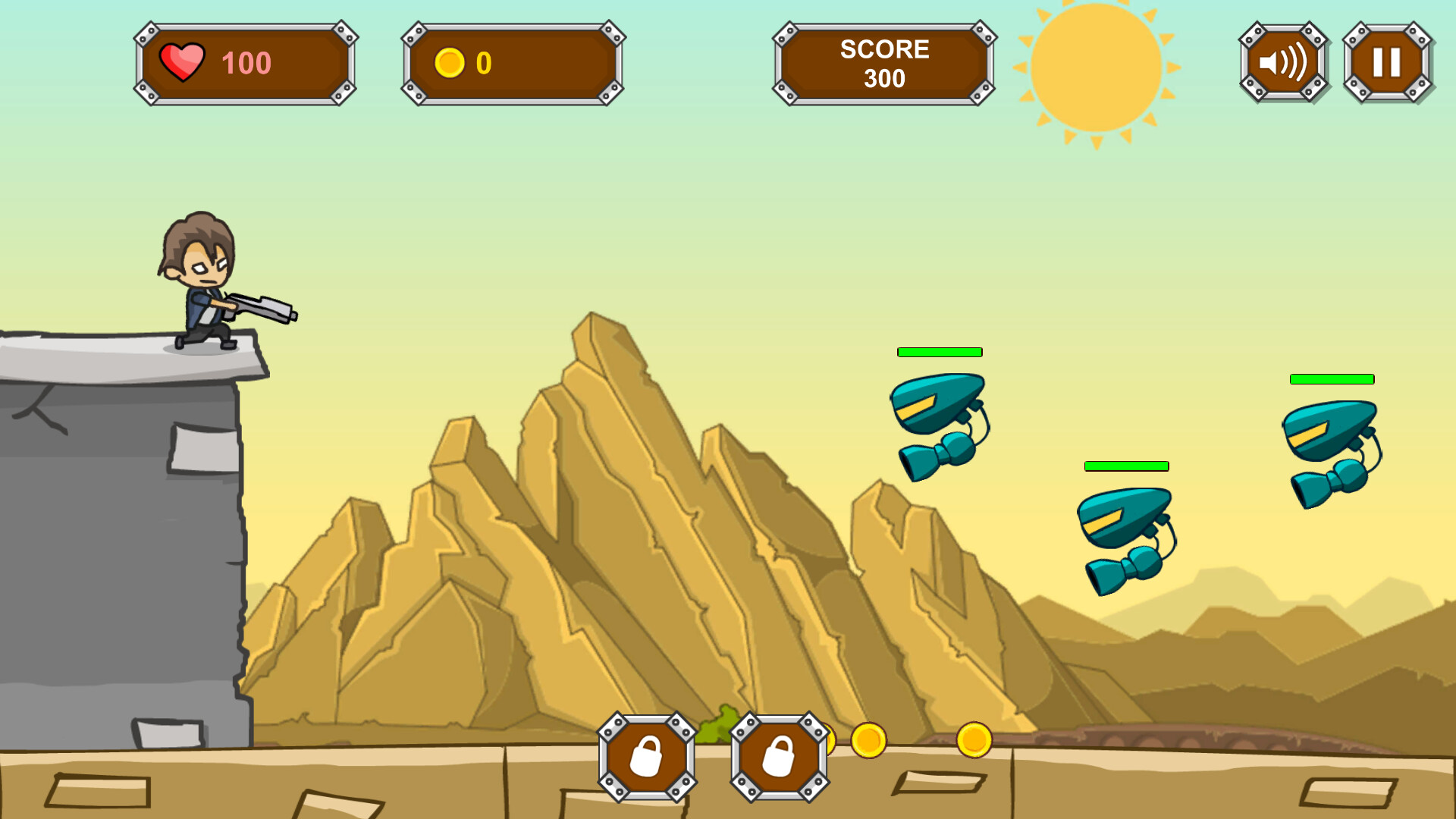Click the topmost drone's green health bar
Image resolution: width=1456 pixels, height=819 pixels.
[x=939, y=352]
